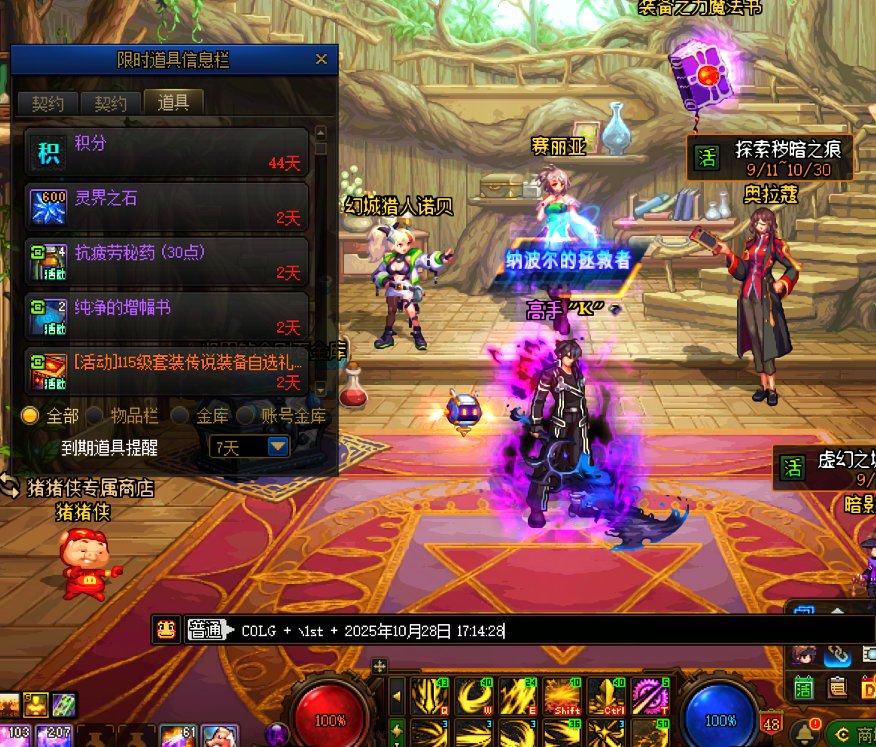Viewport: 876px width, 747px height.
Task: Choose the 抗疲劳秘药 (30点) entry
Action: 166,261
